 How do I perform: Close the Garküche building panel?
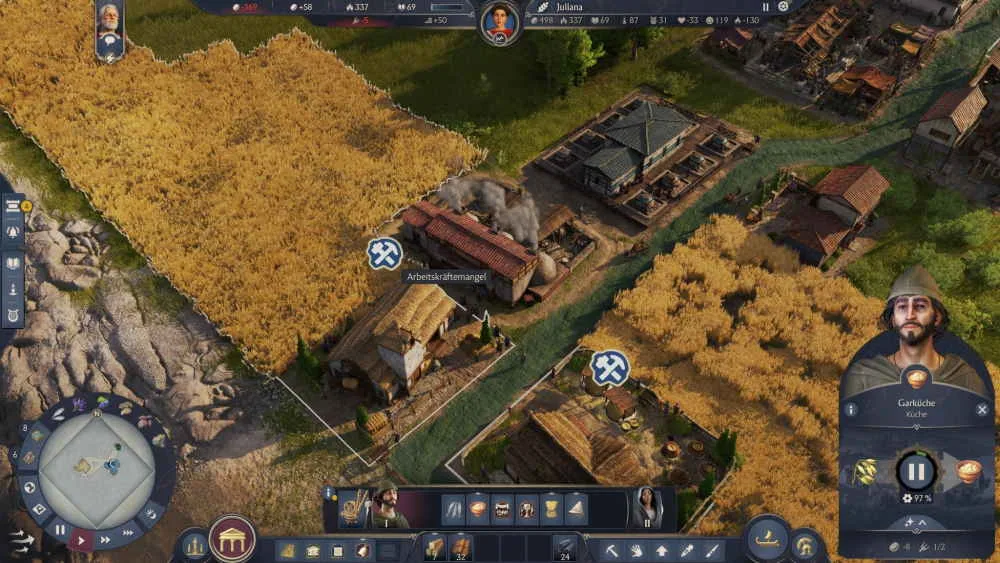coord(981,409)
